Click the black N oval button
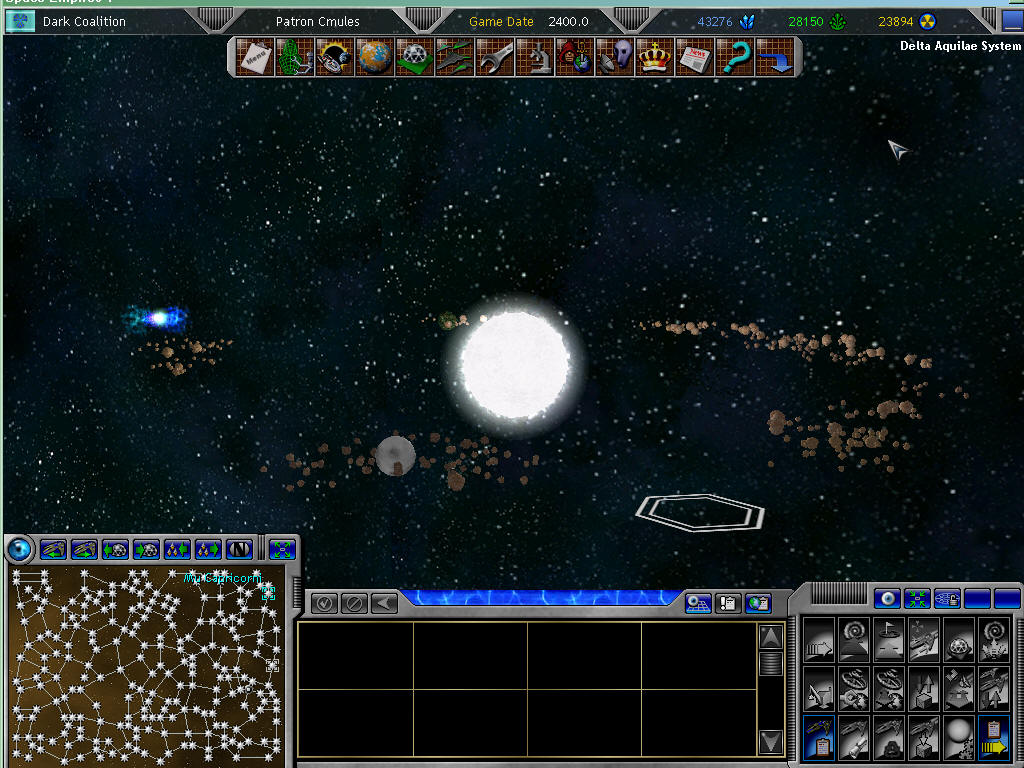Image resolution: width=1024 pixels, height=768 pixels. [x=238, y=548]
